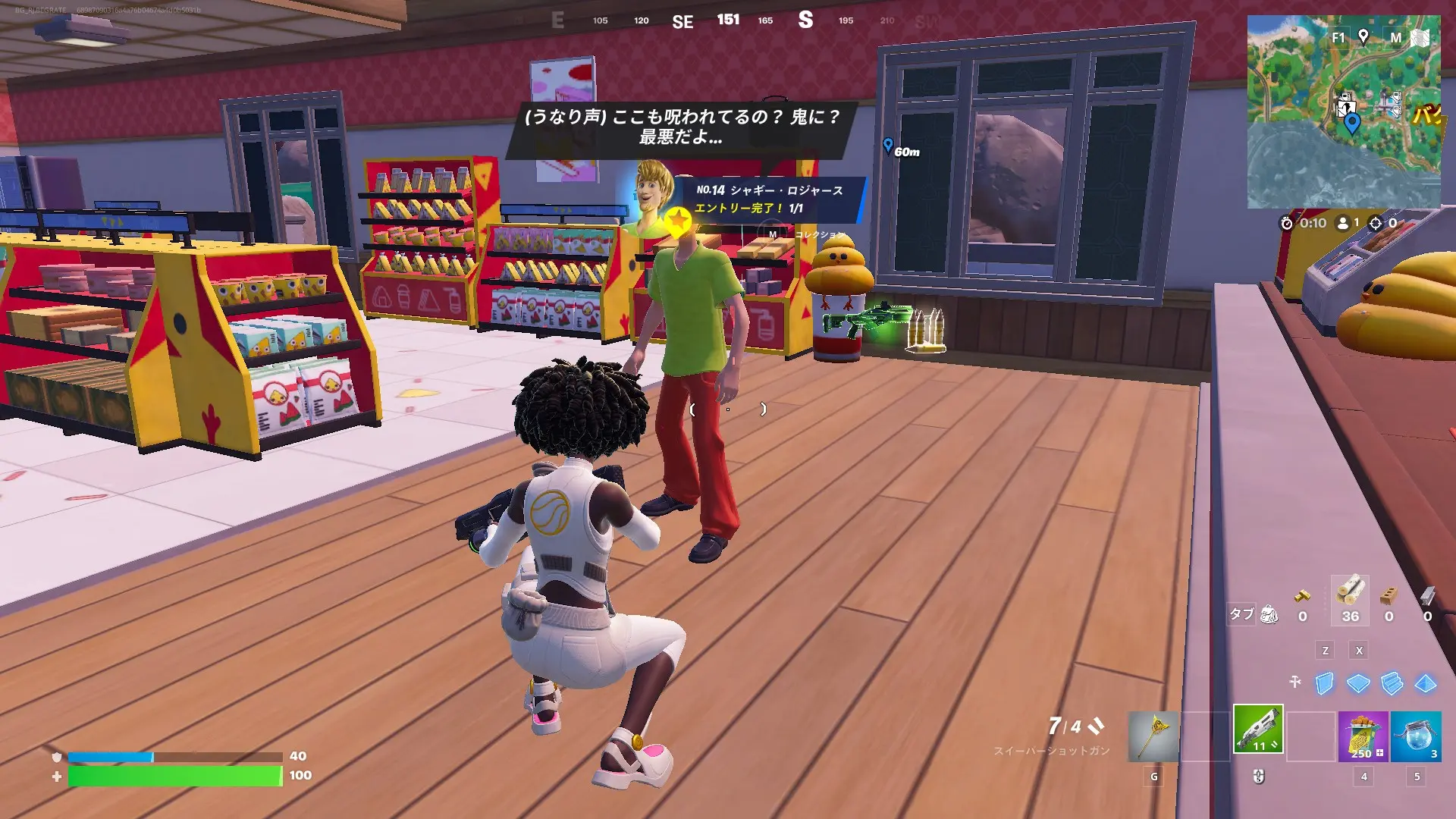This screenshot has width=1456, height=819.
Task: Select the blue shield jar slot
Action: [1415, 736]
